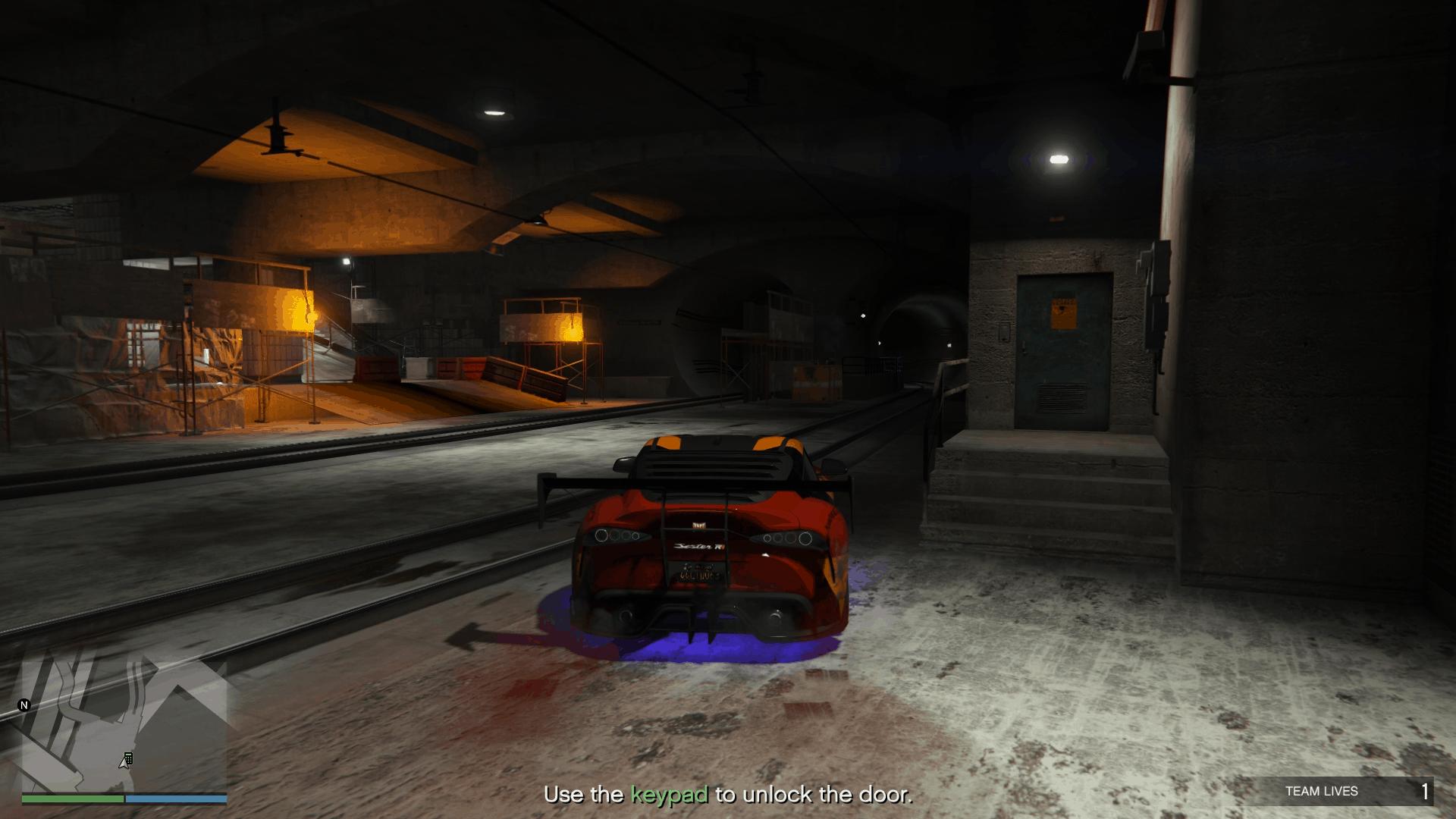The height and width of the screenshot is (819, 1456).
Task: Click the orange NOTICE sign on the metal door
Action: (x=1063, y=312)
